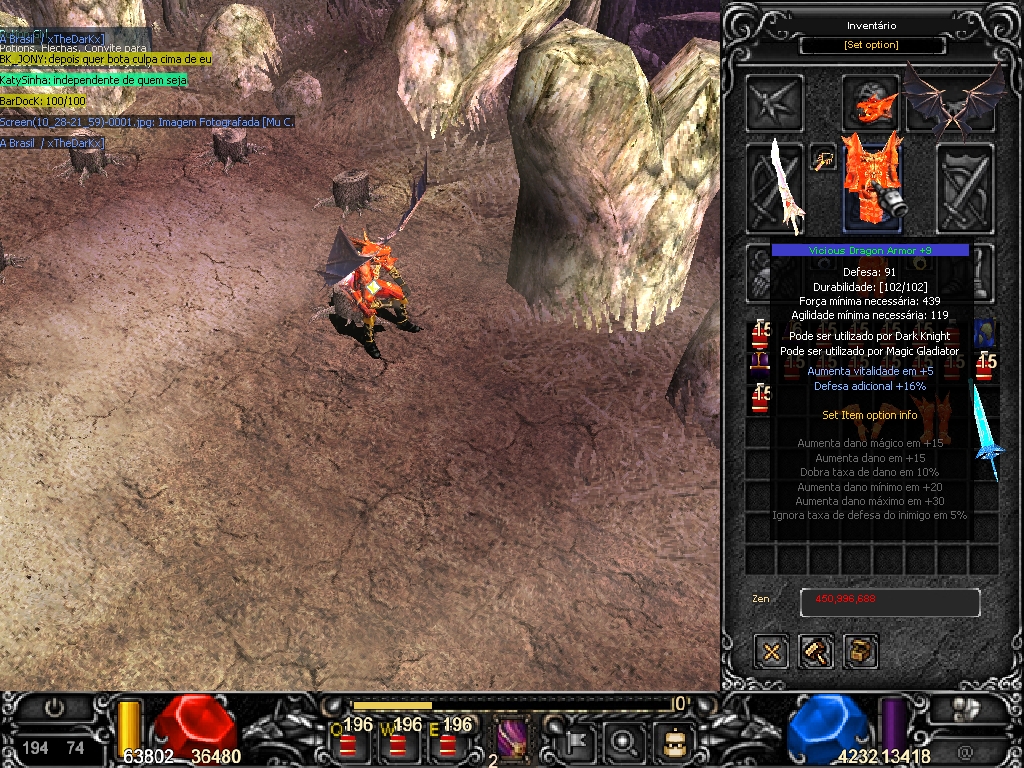Click the group icon in bottom right
The image size is (1024, 768).
966,709
